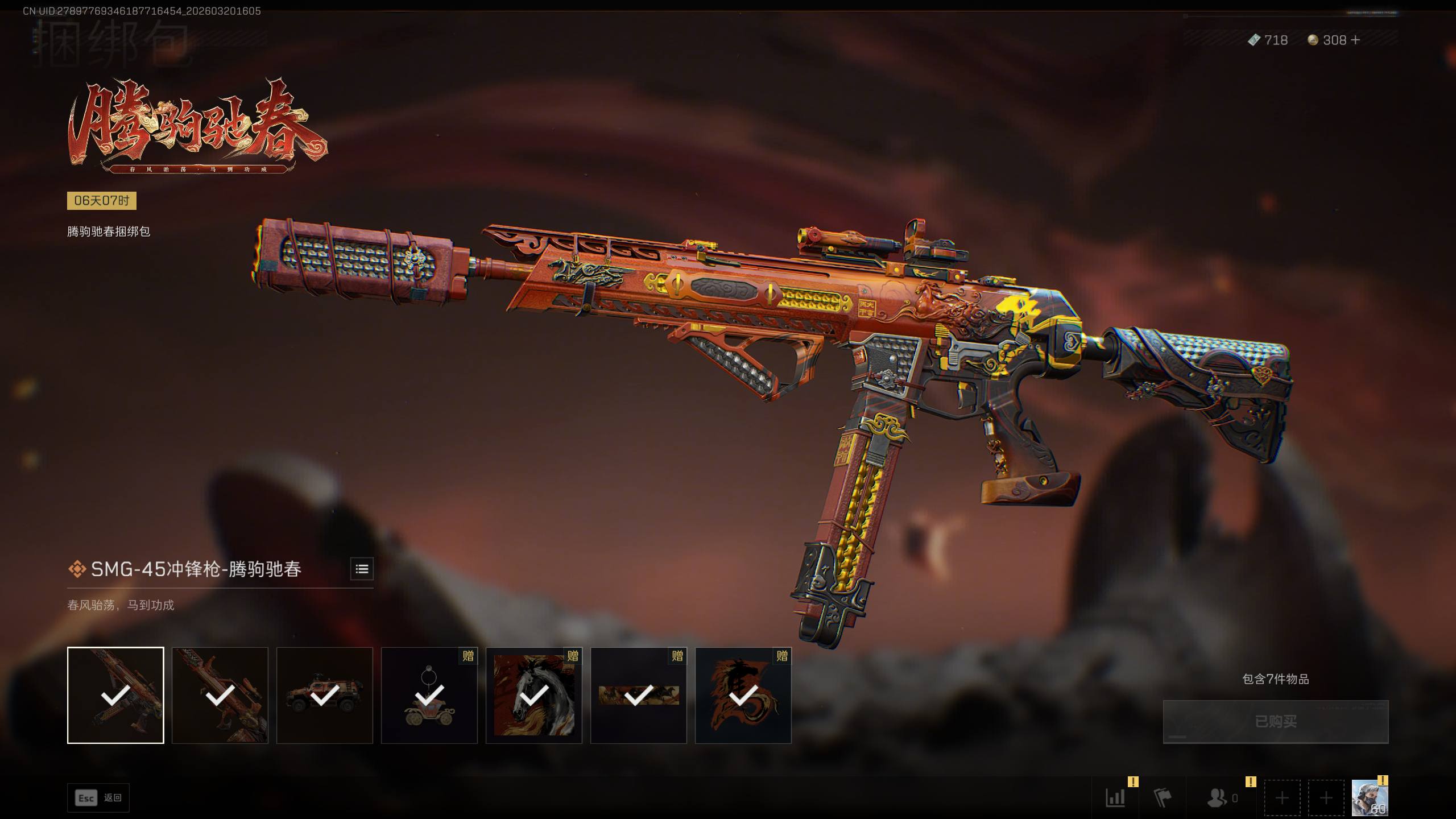Go back with the 返回 button
The height and width of the screenshot is (819, 1456).
point(98,798)
